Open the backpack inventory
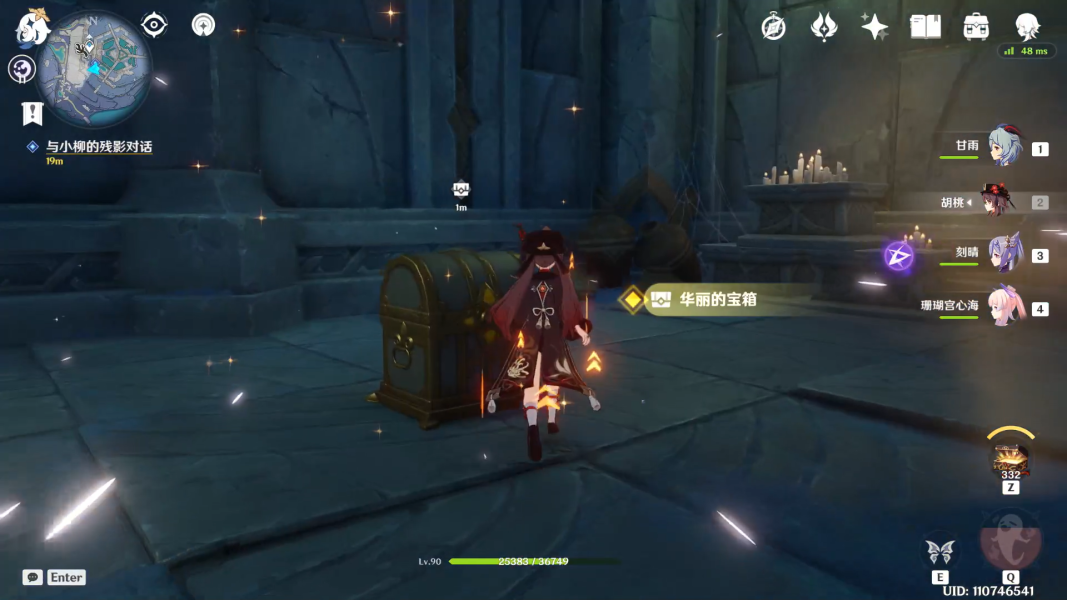 click(x=976, y=27)
